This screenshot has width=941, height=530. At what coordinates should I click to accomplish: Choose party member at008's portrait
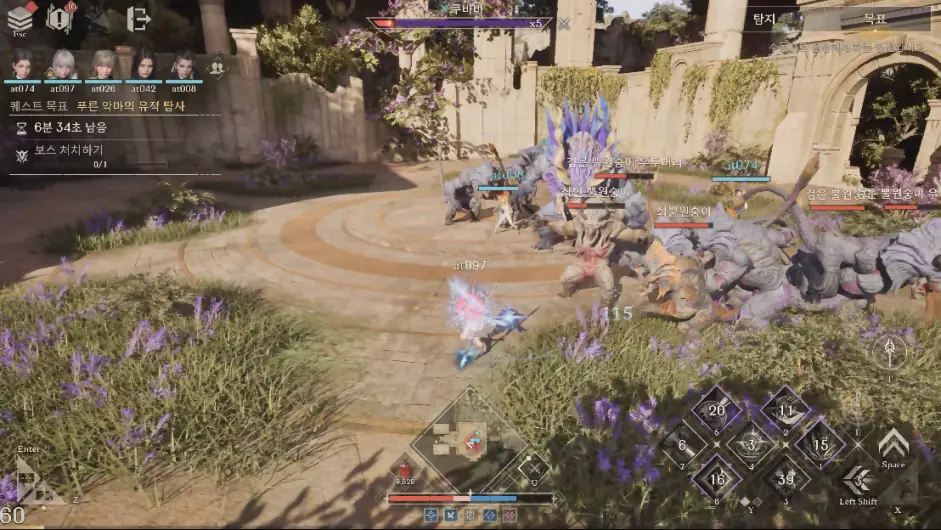[184, 65]
